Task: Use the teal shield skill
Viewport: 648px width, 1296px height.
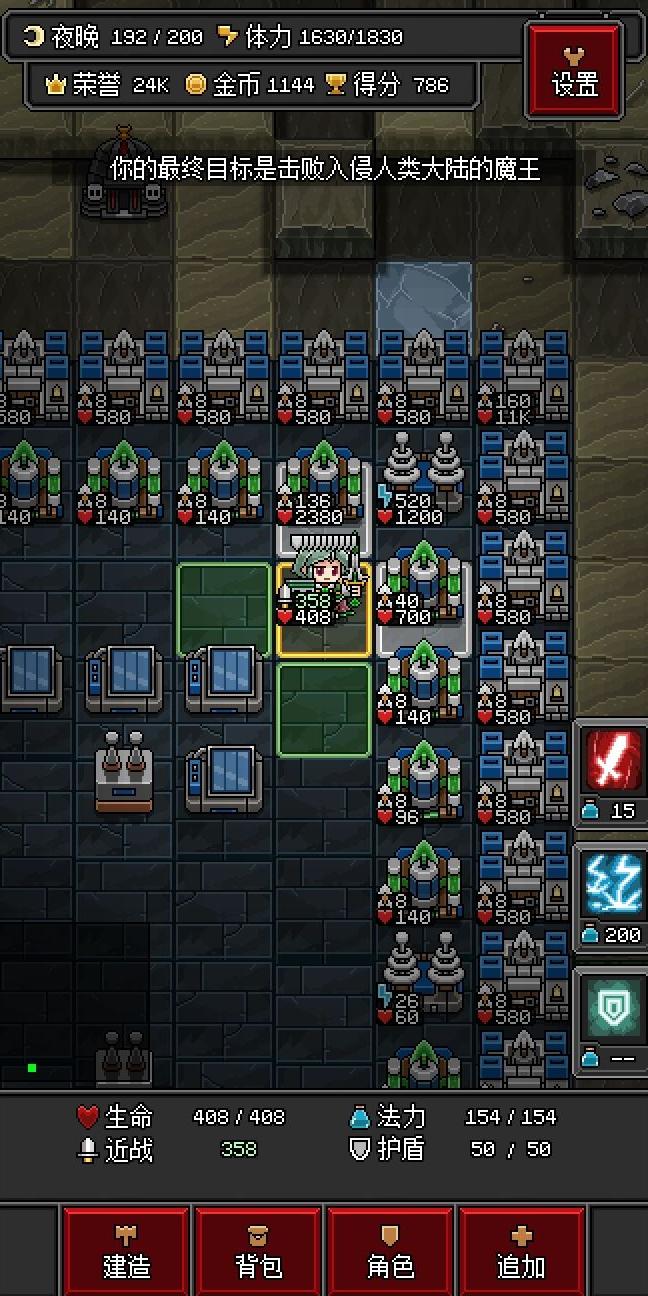Action: (611, 1007)
